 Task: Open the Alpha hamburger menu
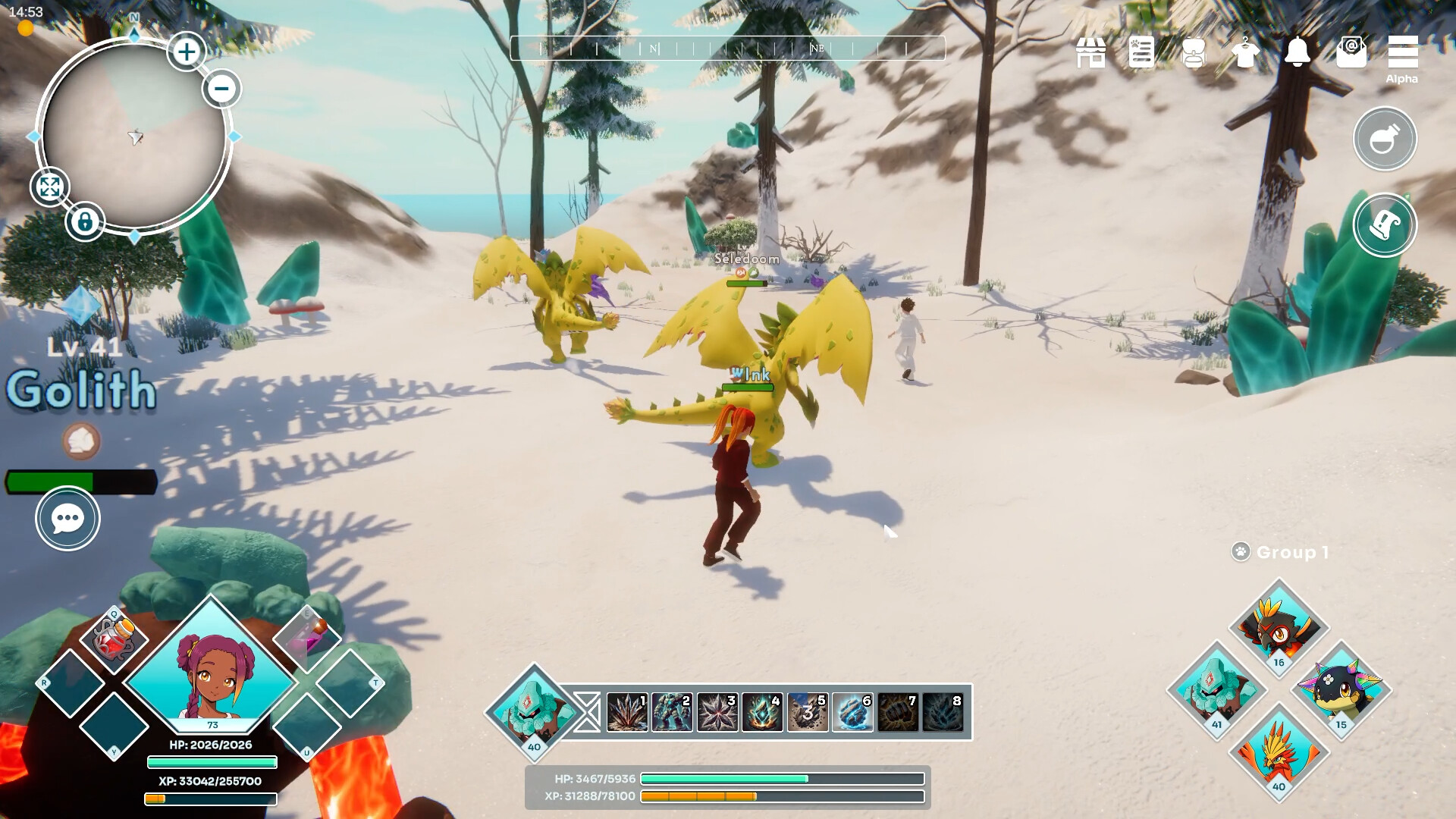1402,53
